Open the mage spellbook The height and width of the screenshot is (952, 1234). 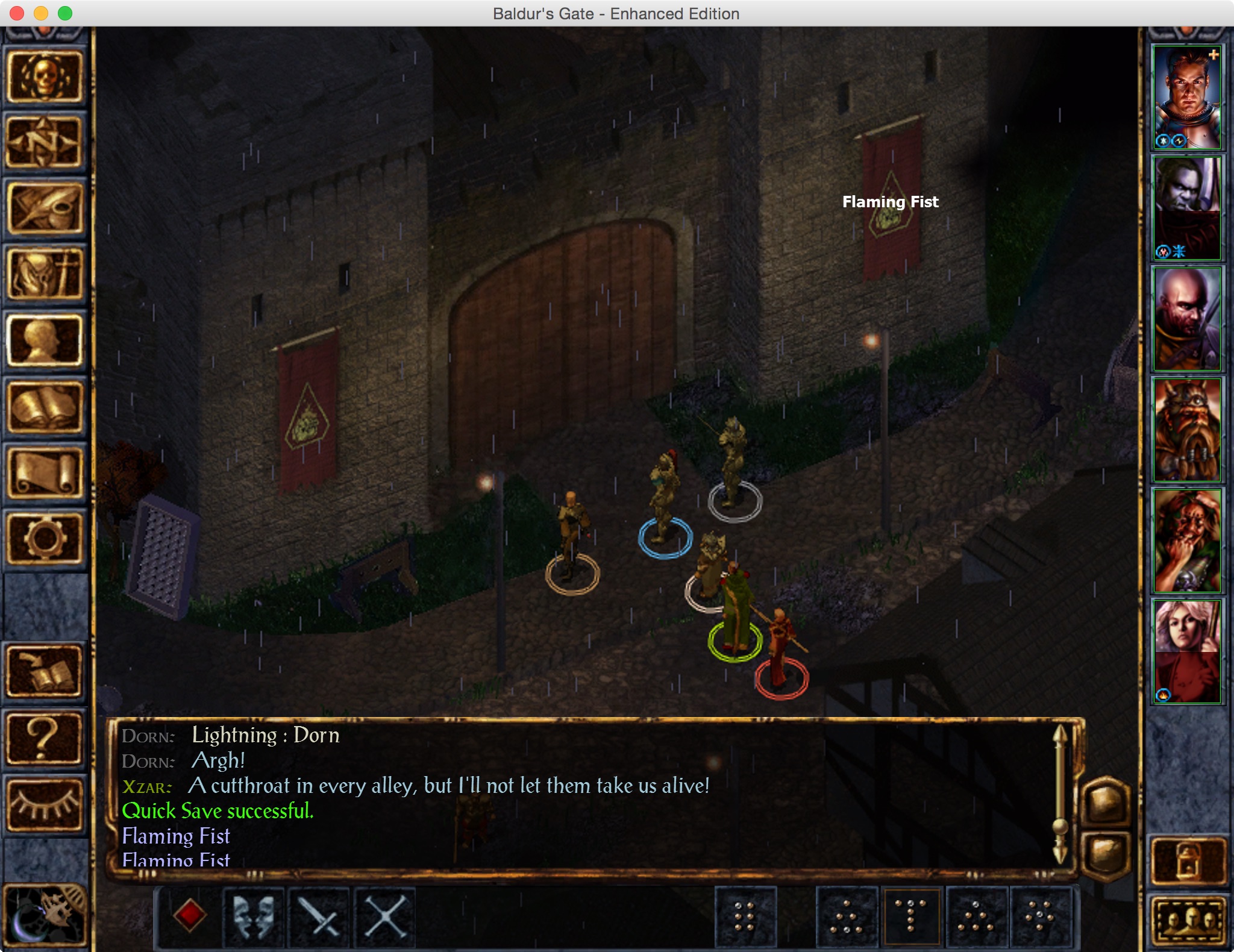point(44,407)
